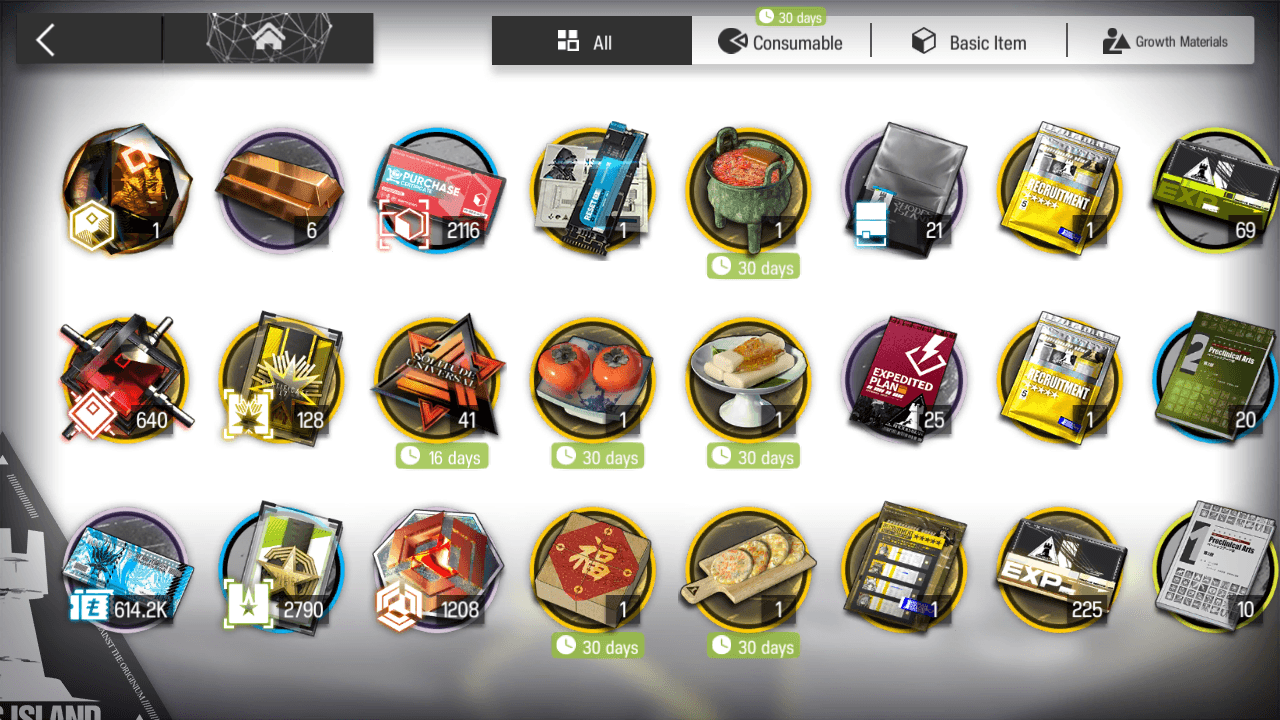Select the persimmons plate item
Image resolution: width=1280 pixels, height=720 pixels.
tap(593, 380)
